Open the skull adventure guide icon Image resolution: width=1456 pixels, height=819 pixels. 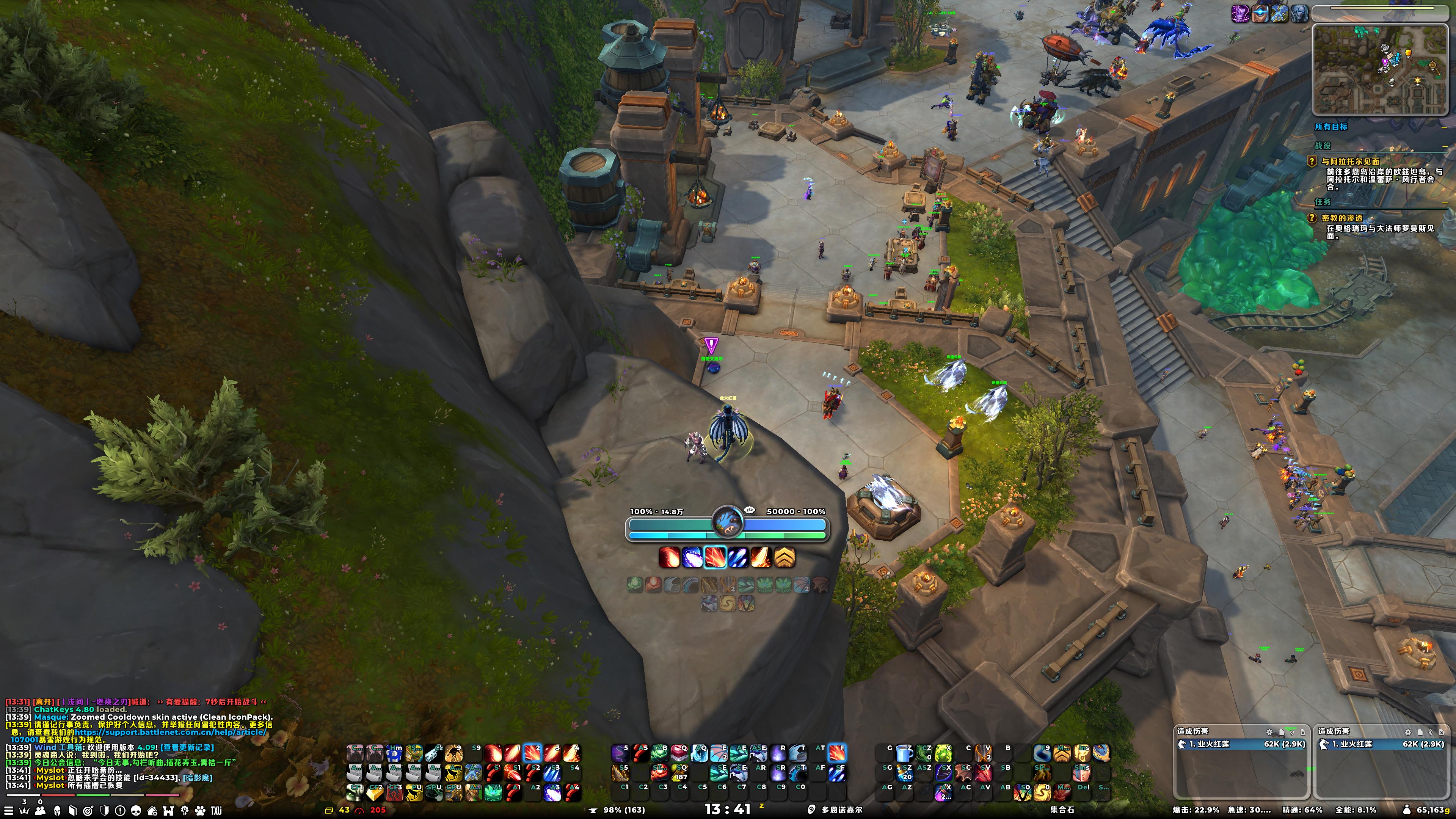136,811
